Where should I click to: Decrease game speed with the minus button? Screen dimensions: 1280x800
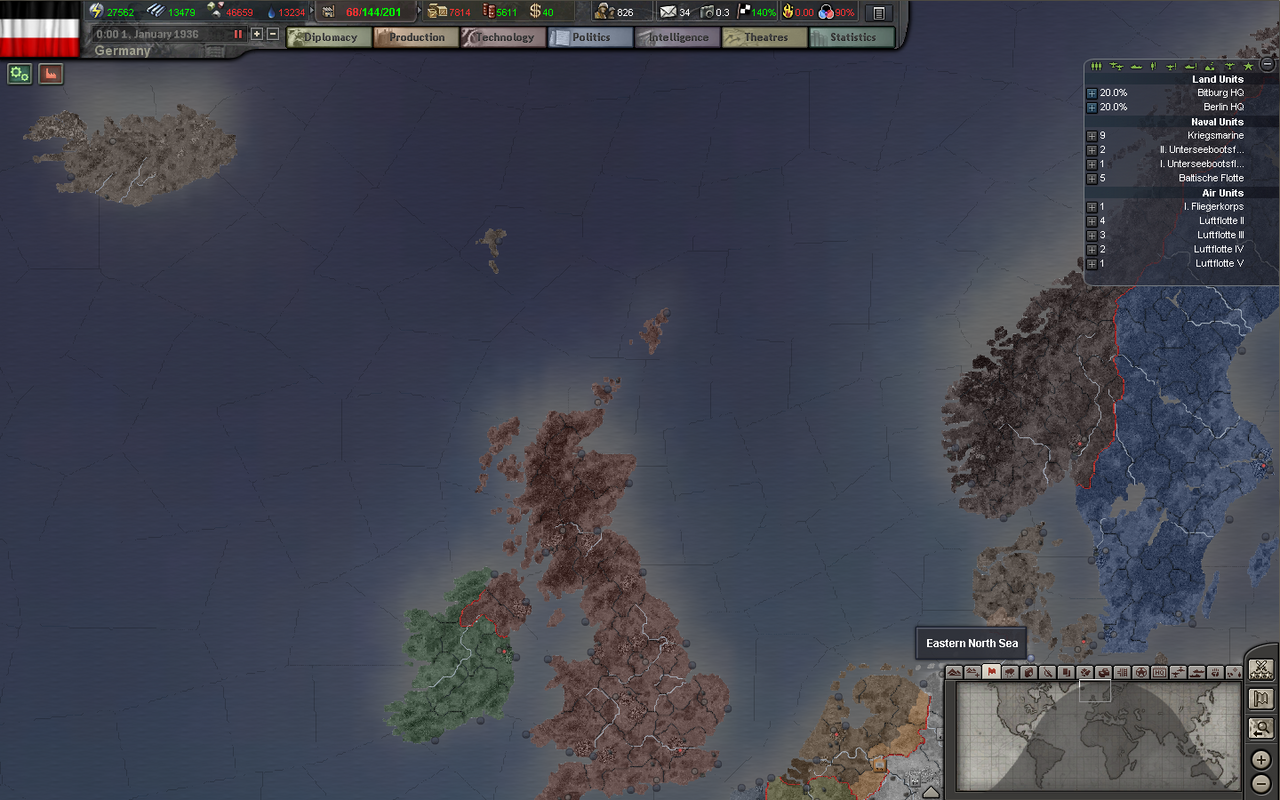(x=273, y=34)
